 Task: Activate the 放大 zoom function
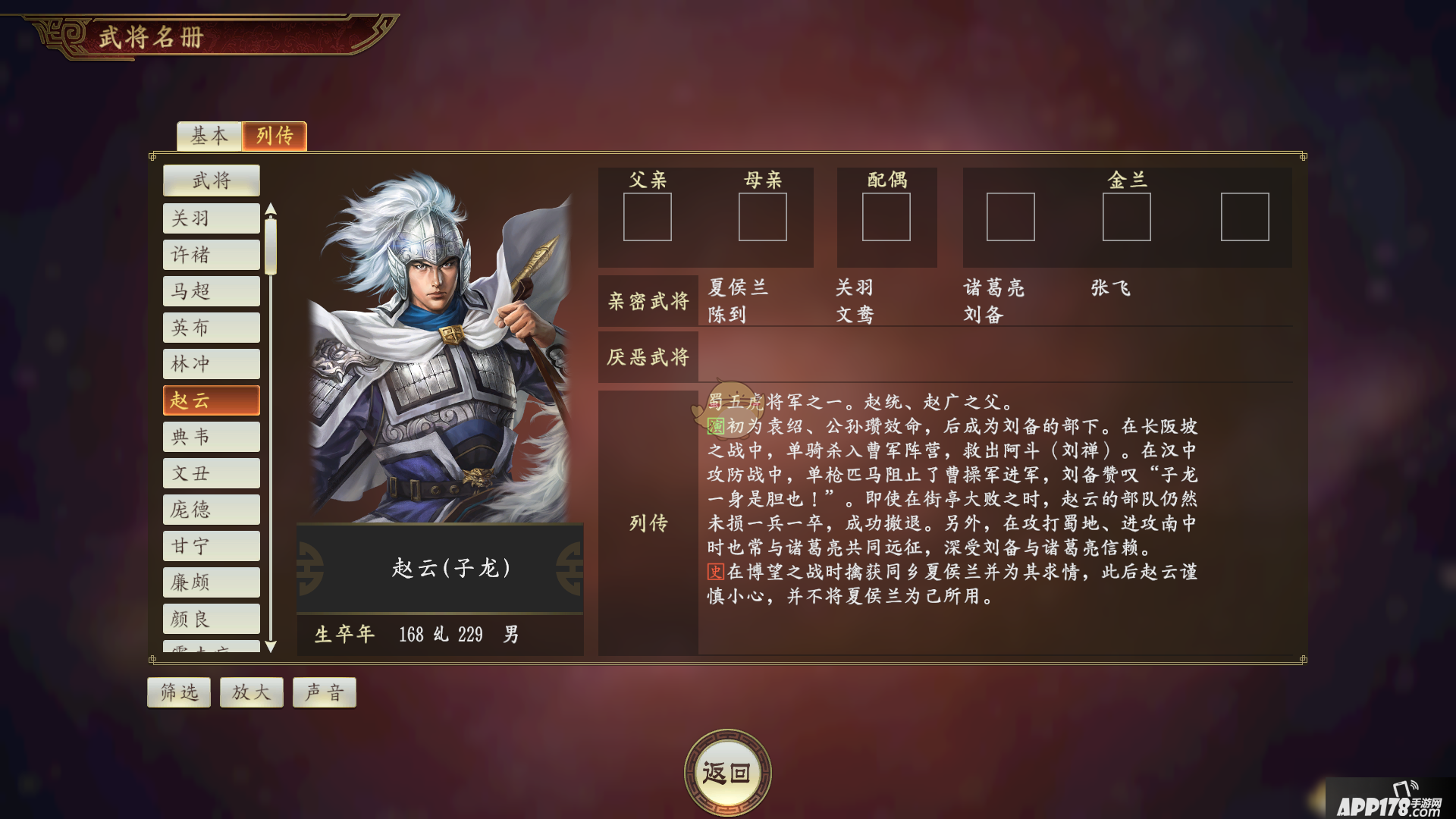[x=251, y=692]
